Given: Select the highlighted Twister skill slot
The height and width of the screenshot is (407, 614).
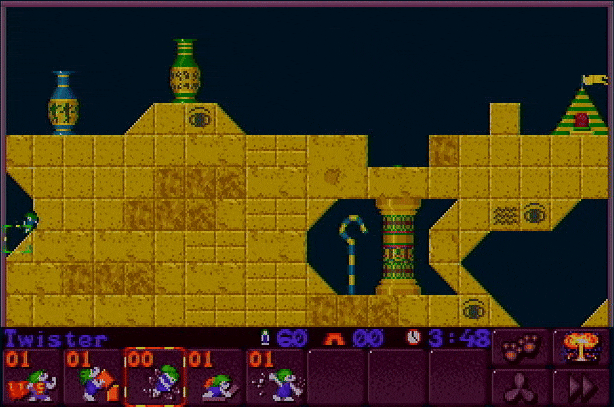Looking at the screenshot, I should (x=154, y=377).
